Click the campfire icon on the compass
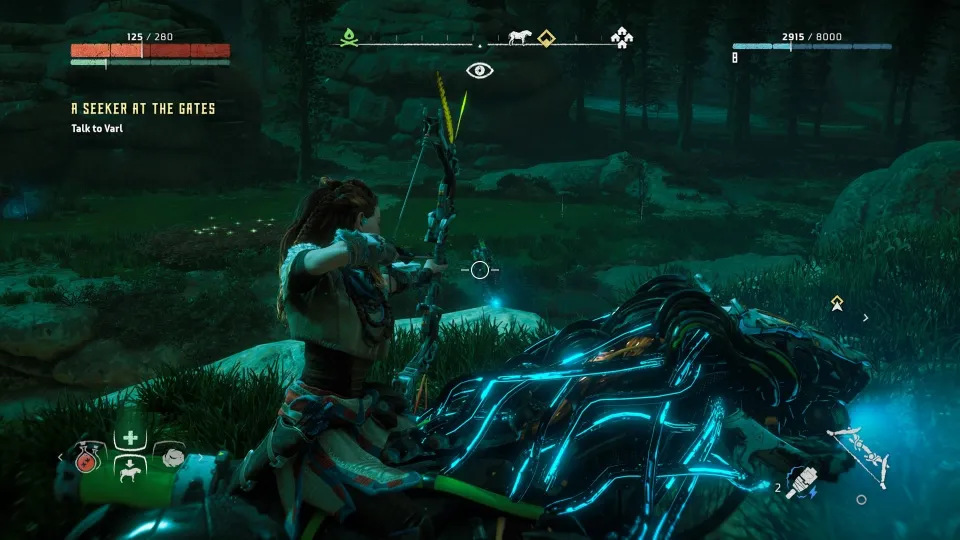The width and height of the screenshot is (960, 540). (x=348, y=39)
